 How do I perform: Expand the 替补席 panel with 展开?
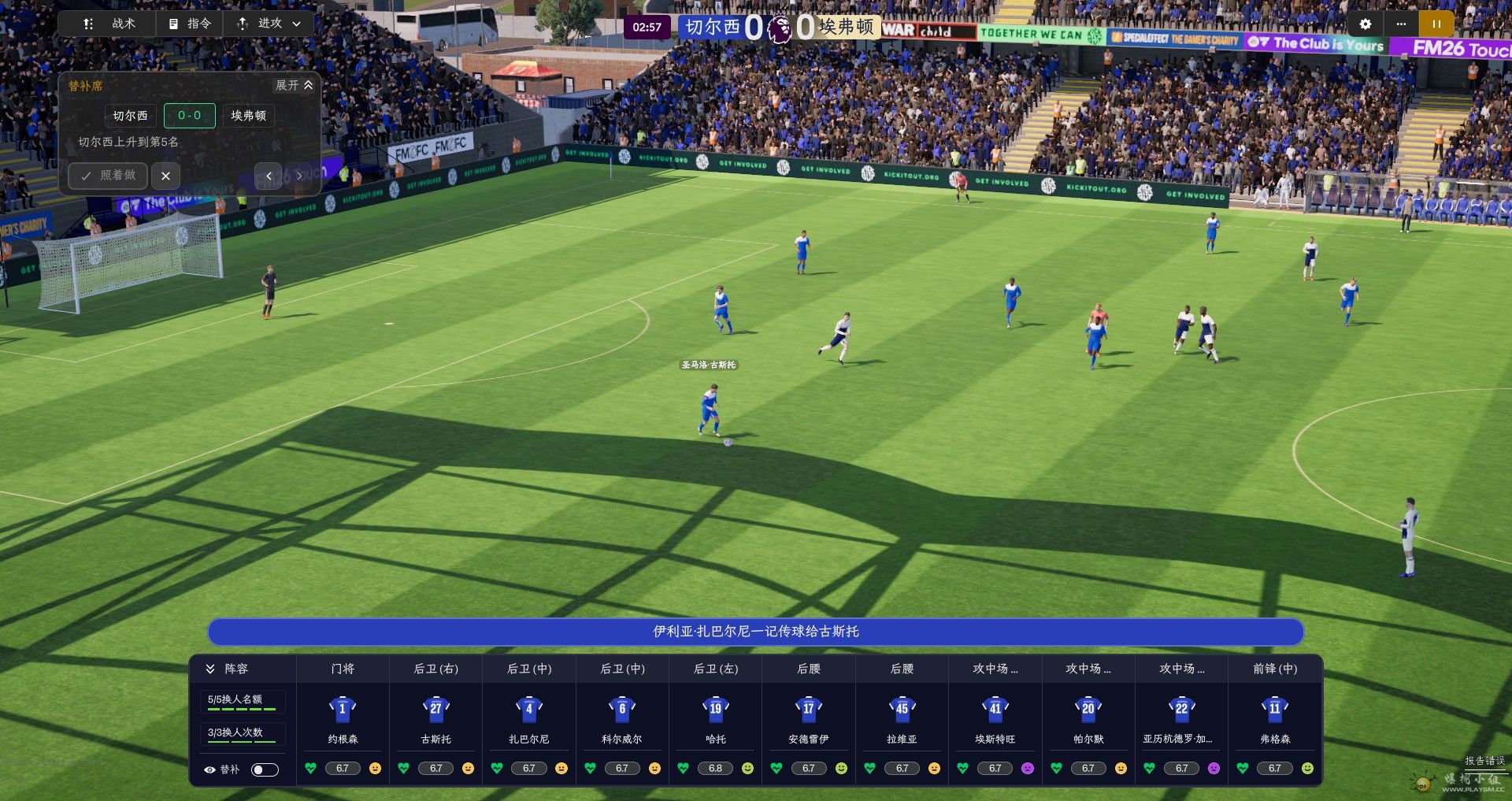[294, 85]
